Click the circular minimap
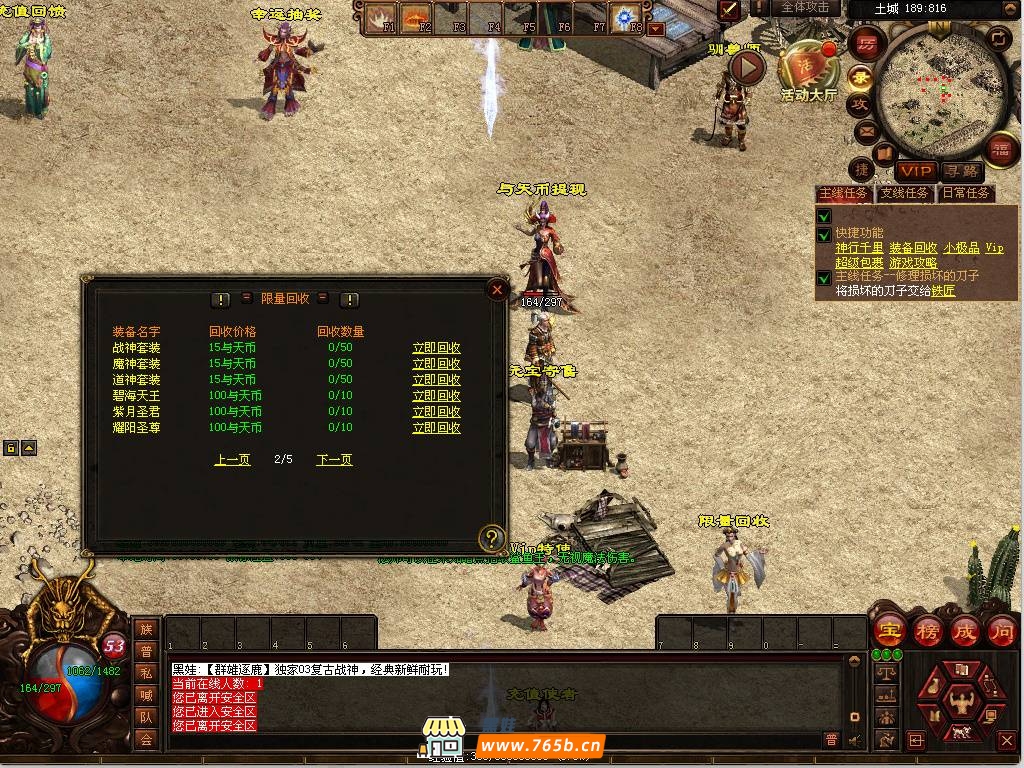1024x768 pixels. coord(936,92)
